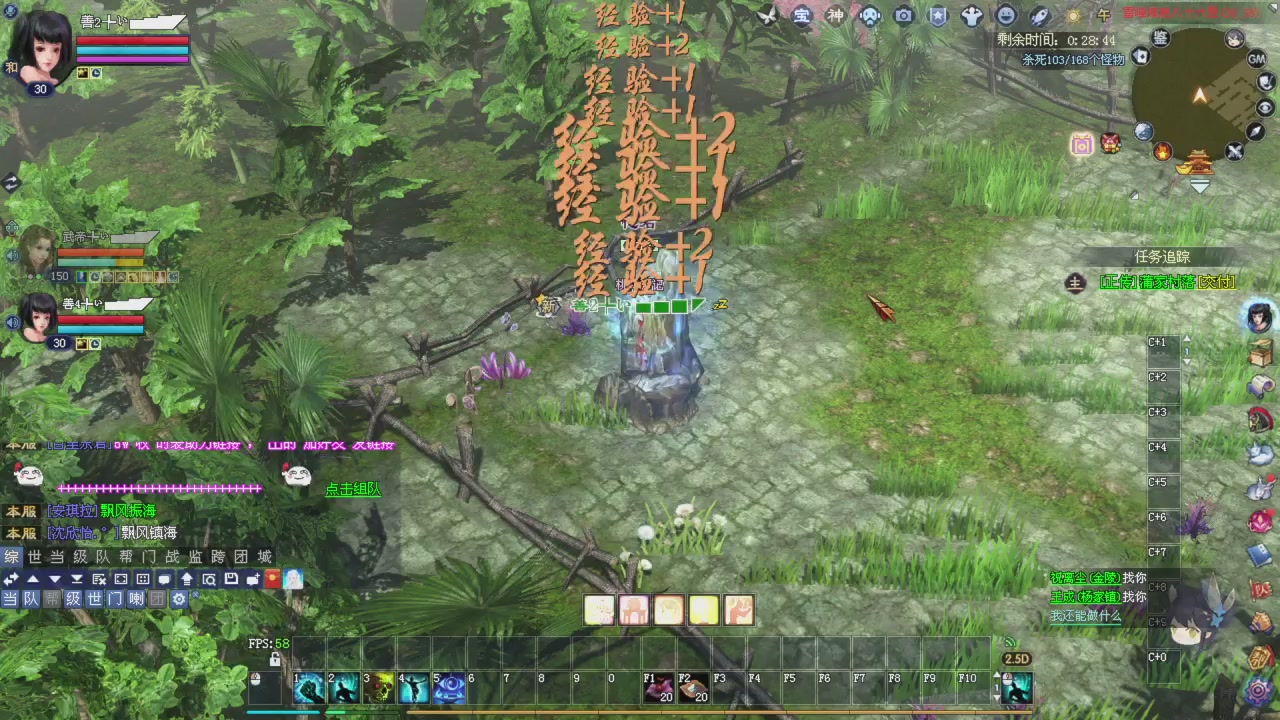Screen dimensions: 1280x720
Task: Toggle the greyed 帮 guild channel filter
Action: tap(50, 598)
